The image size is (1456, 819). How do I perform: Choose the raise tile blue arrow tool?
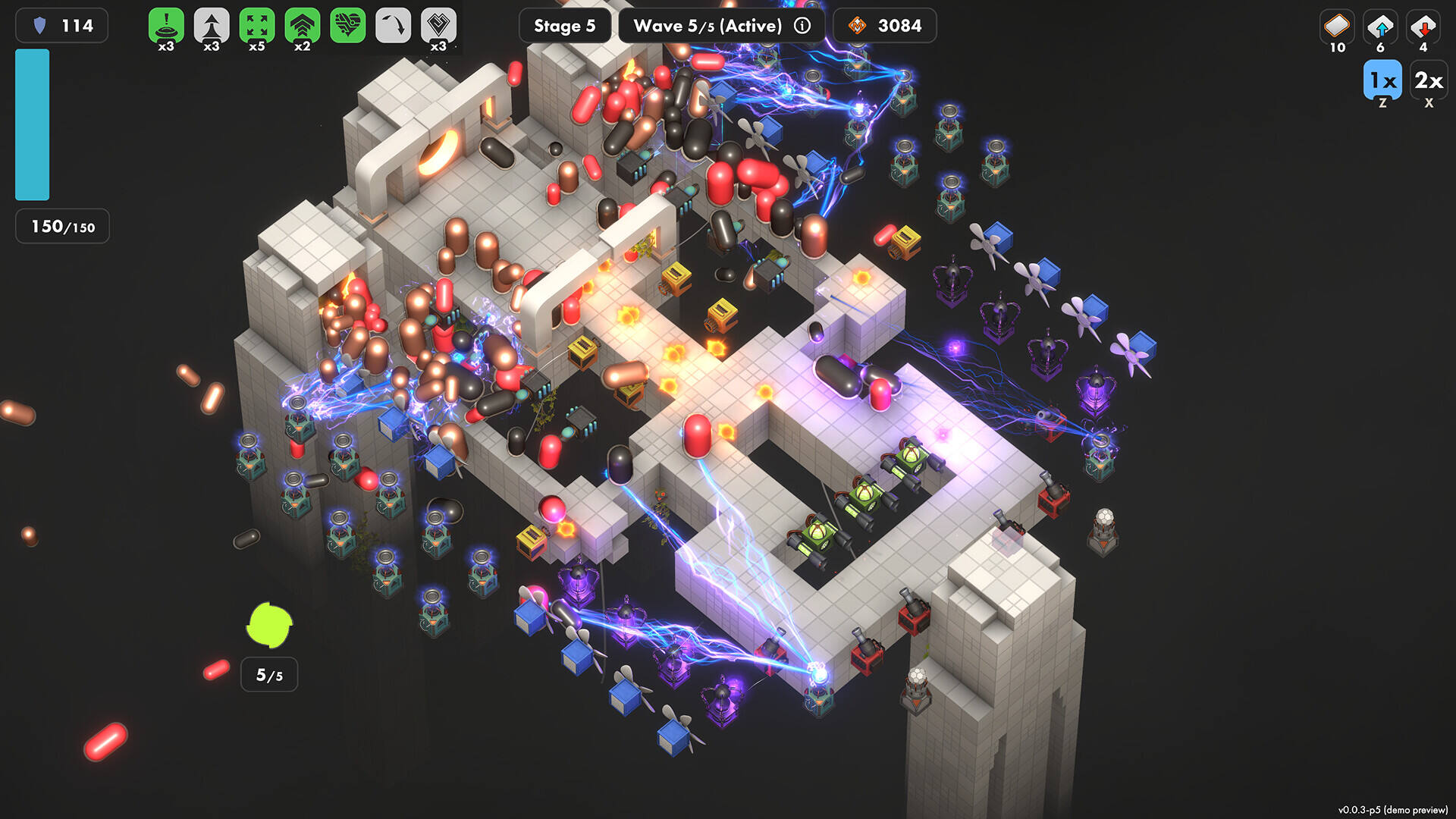tap(1380, 26)
